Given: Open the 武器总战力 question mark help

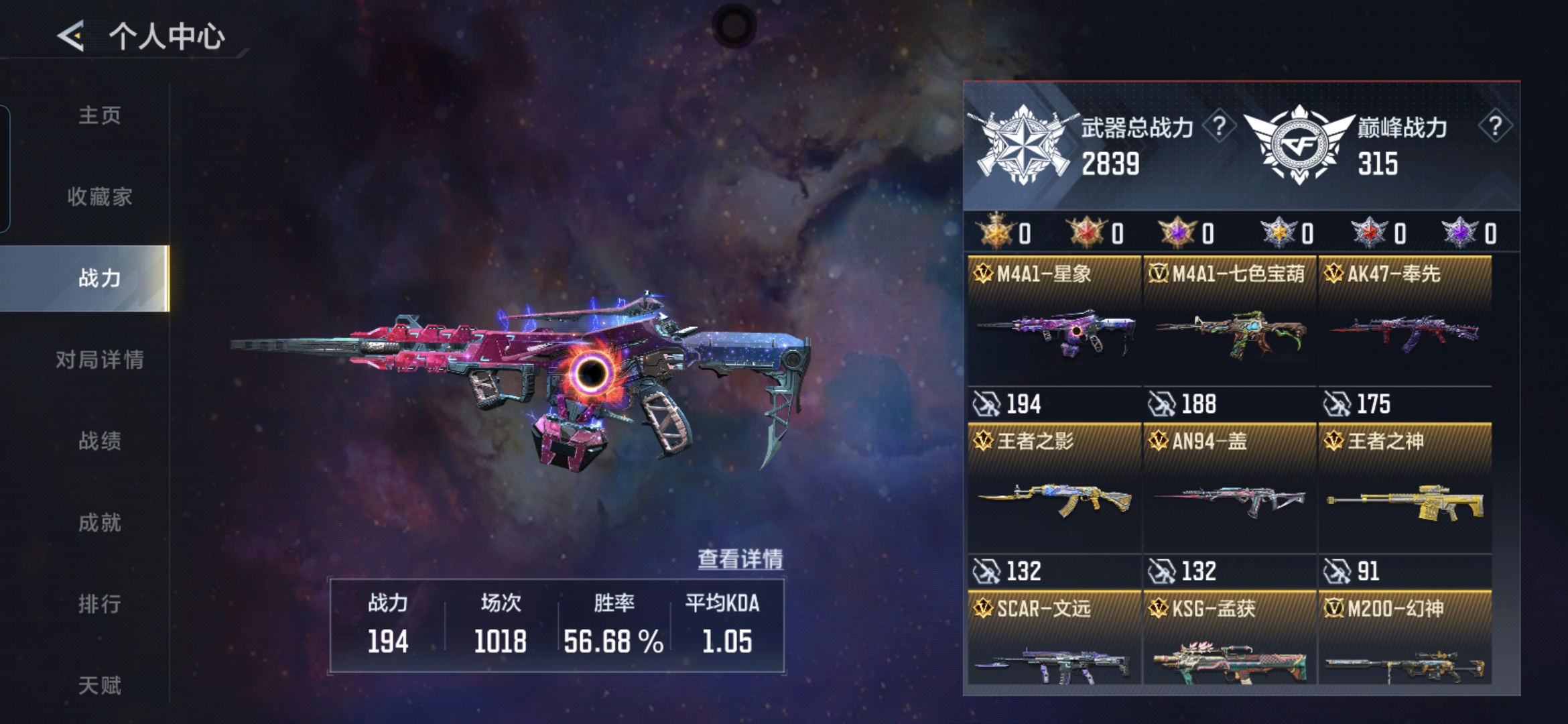Looking at the screenshot, I should tap(1219, 126).
